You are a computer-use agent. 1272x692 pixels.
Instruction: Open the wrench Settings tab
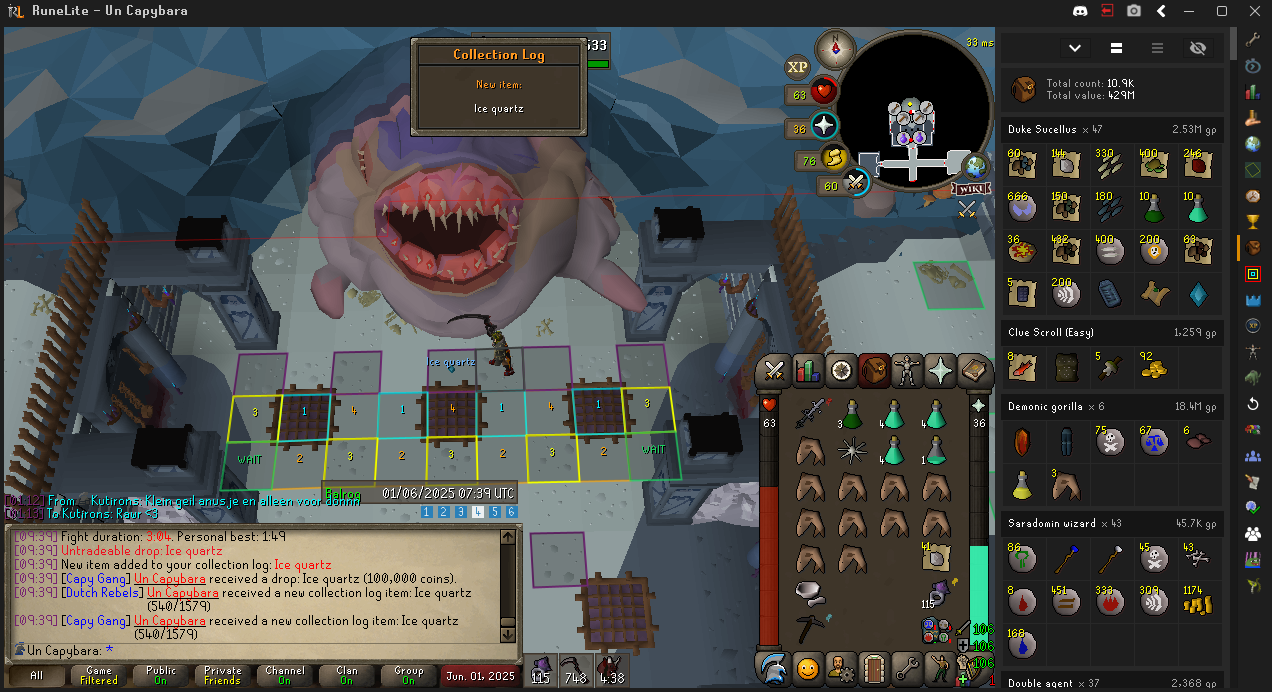point(908,666)
